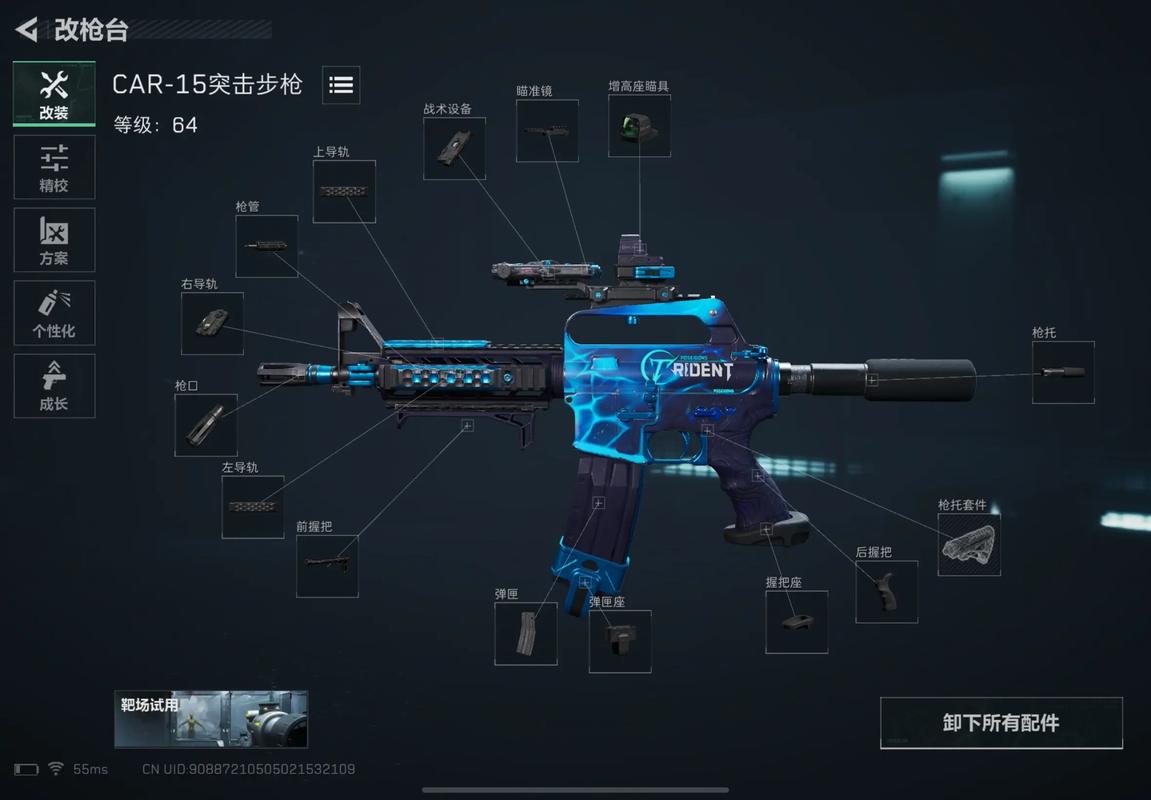Open the 靶场试用 firing range preview

coord(211,719)
